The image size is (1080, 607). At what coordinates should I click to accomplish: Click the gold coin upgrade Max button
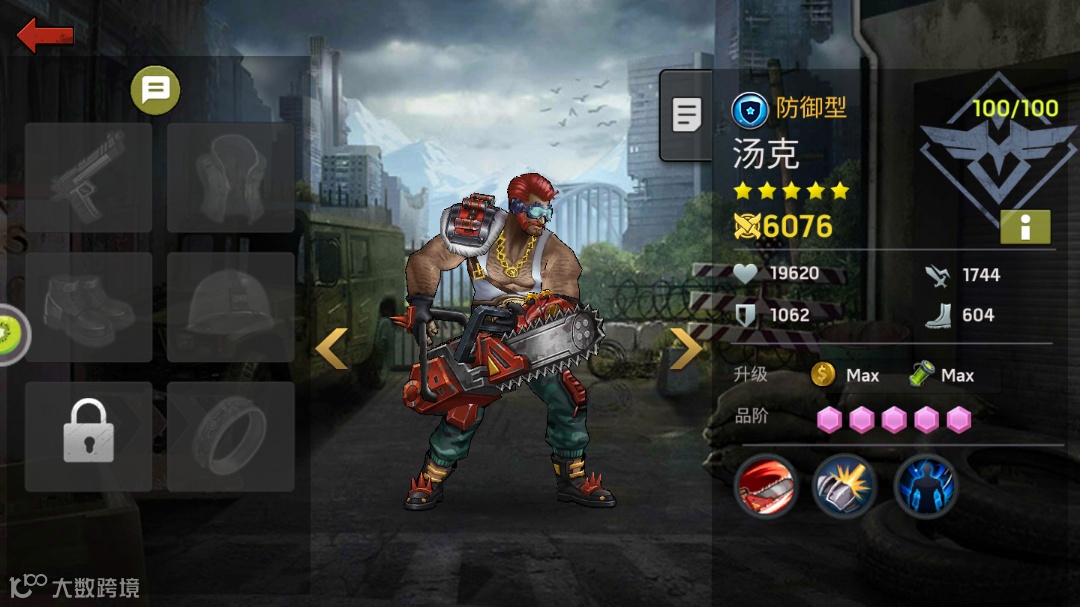[x=845, y=375]
